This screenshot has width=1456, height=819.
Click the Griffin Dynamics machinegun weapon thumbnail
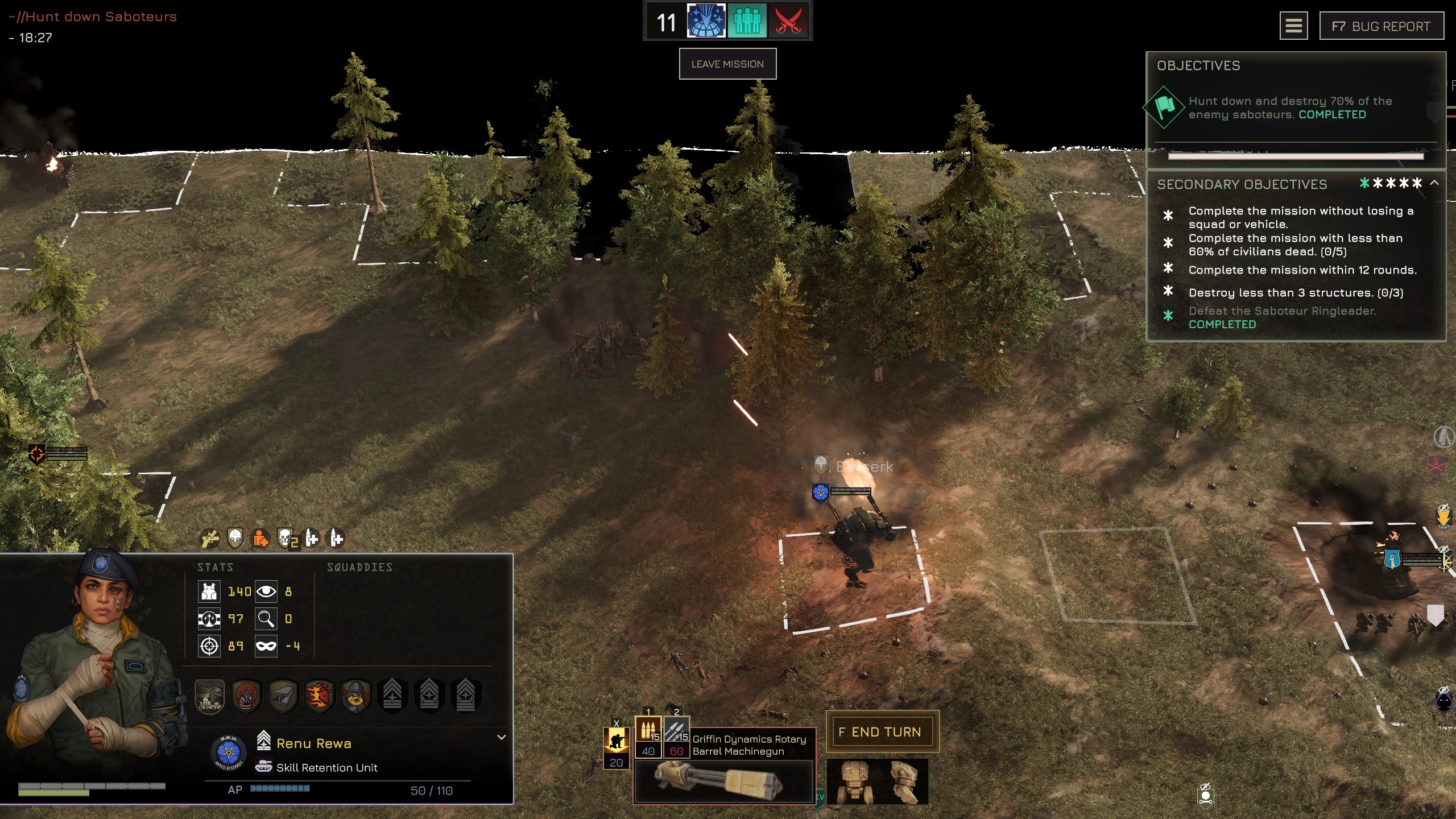[x=724, y=781]
